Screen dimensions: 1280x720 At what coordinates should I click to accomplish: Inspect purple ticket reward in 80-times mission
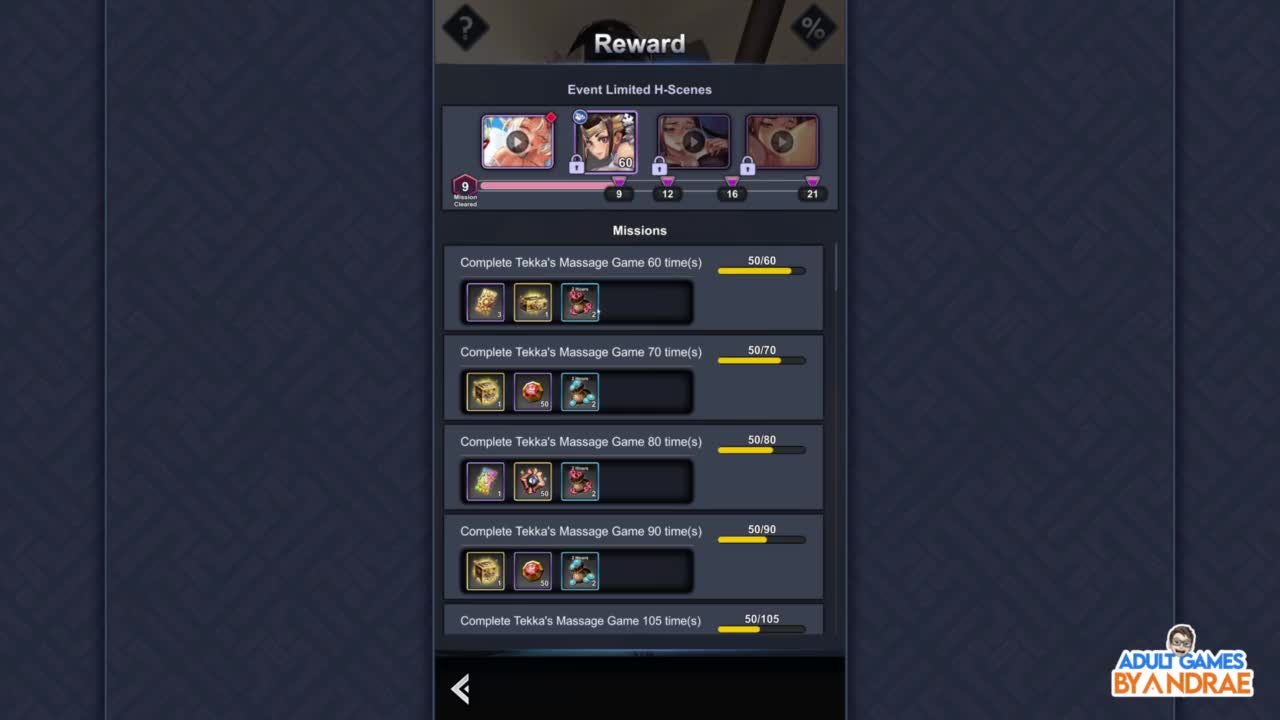point(486,482)
